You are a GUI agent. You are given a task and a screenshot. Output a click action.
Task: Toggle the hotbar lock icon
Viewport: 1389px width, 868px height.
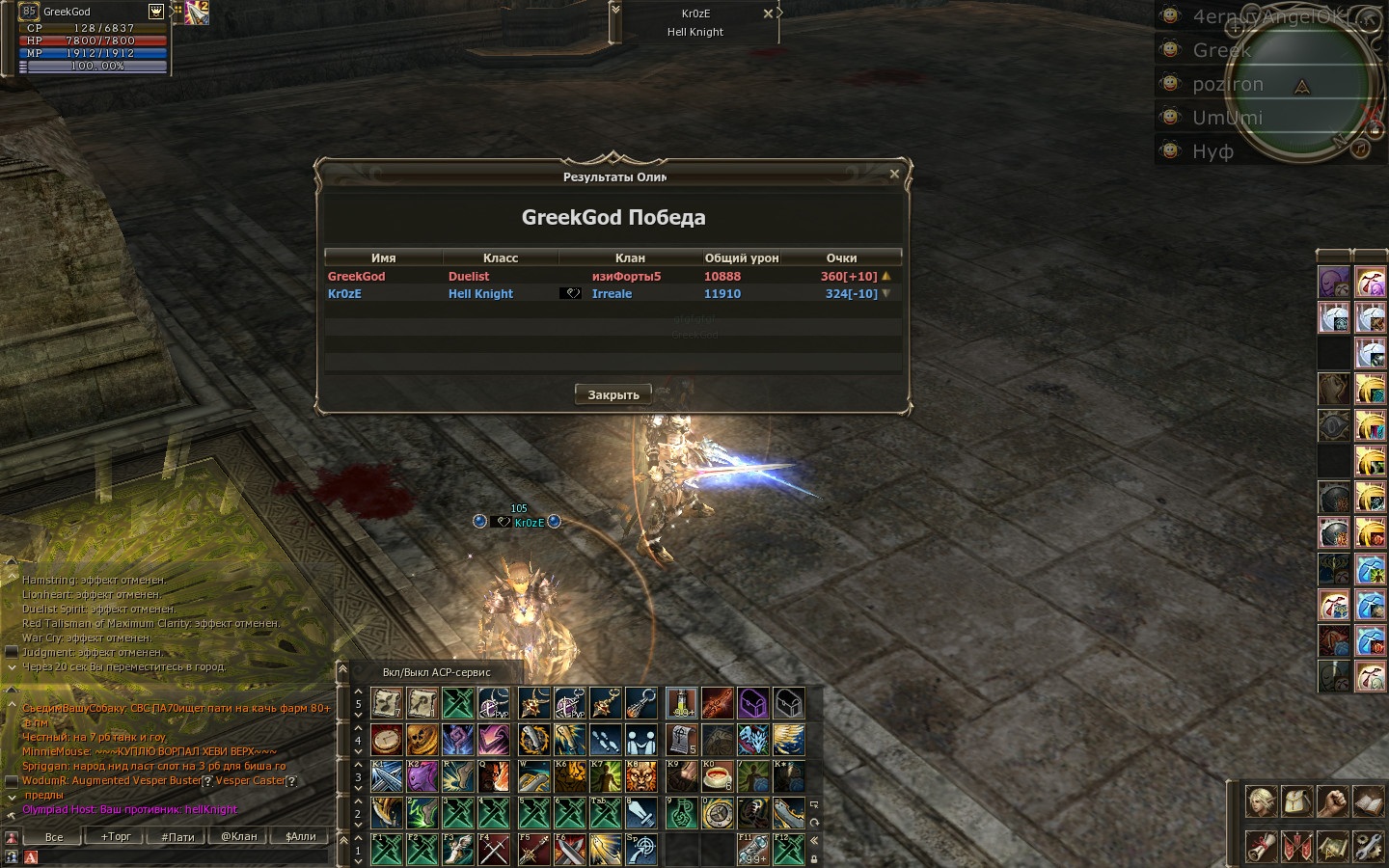coord(814,857)
